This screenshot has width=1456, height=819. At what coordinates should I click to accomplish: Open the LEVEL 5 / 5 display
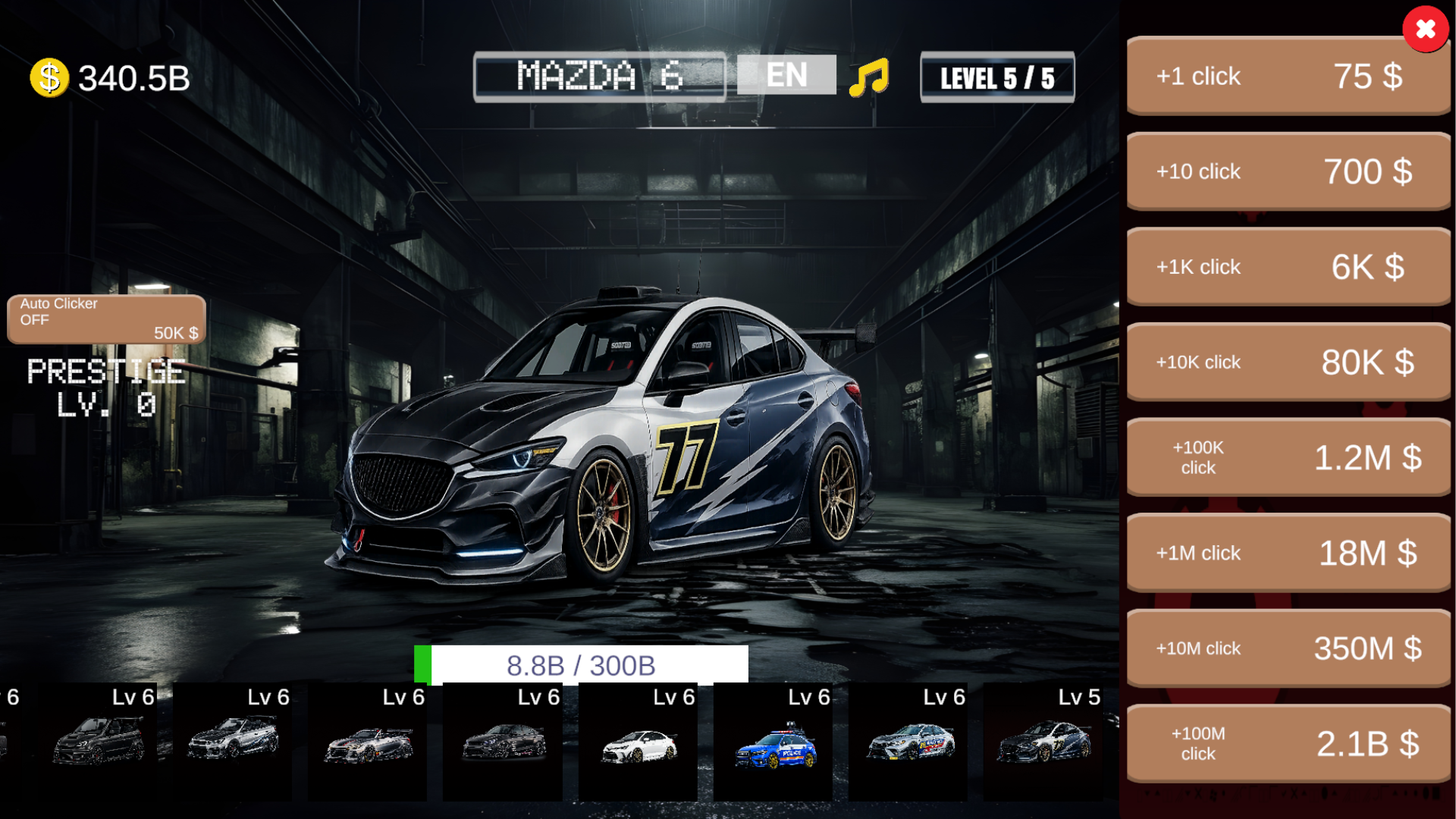997,77
